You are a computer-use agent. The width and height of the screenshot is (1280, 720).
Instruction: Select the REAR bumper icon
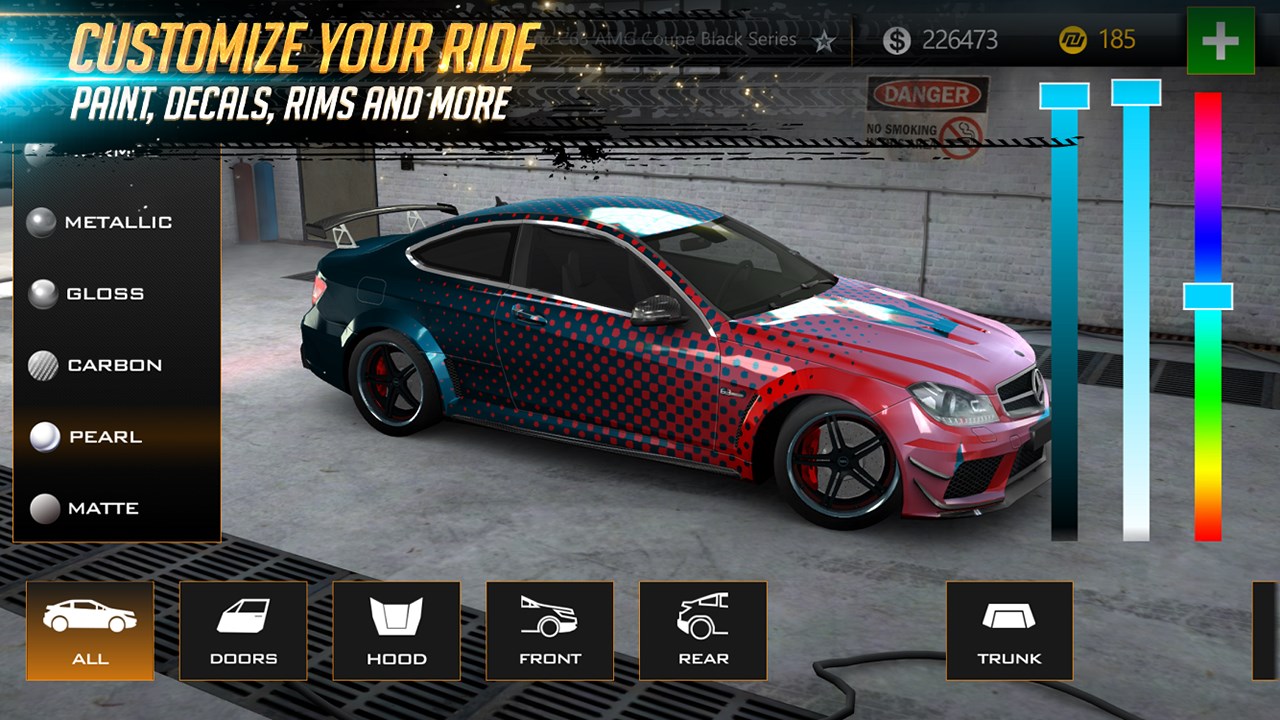[704, 630]
